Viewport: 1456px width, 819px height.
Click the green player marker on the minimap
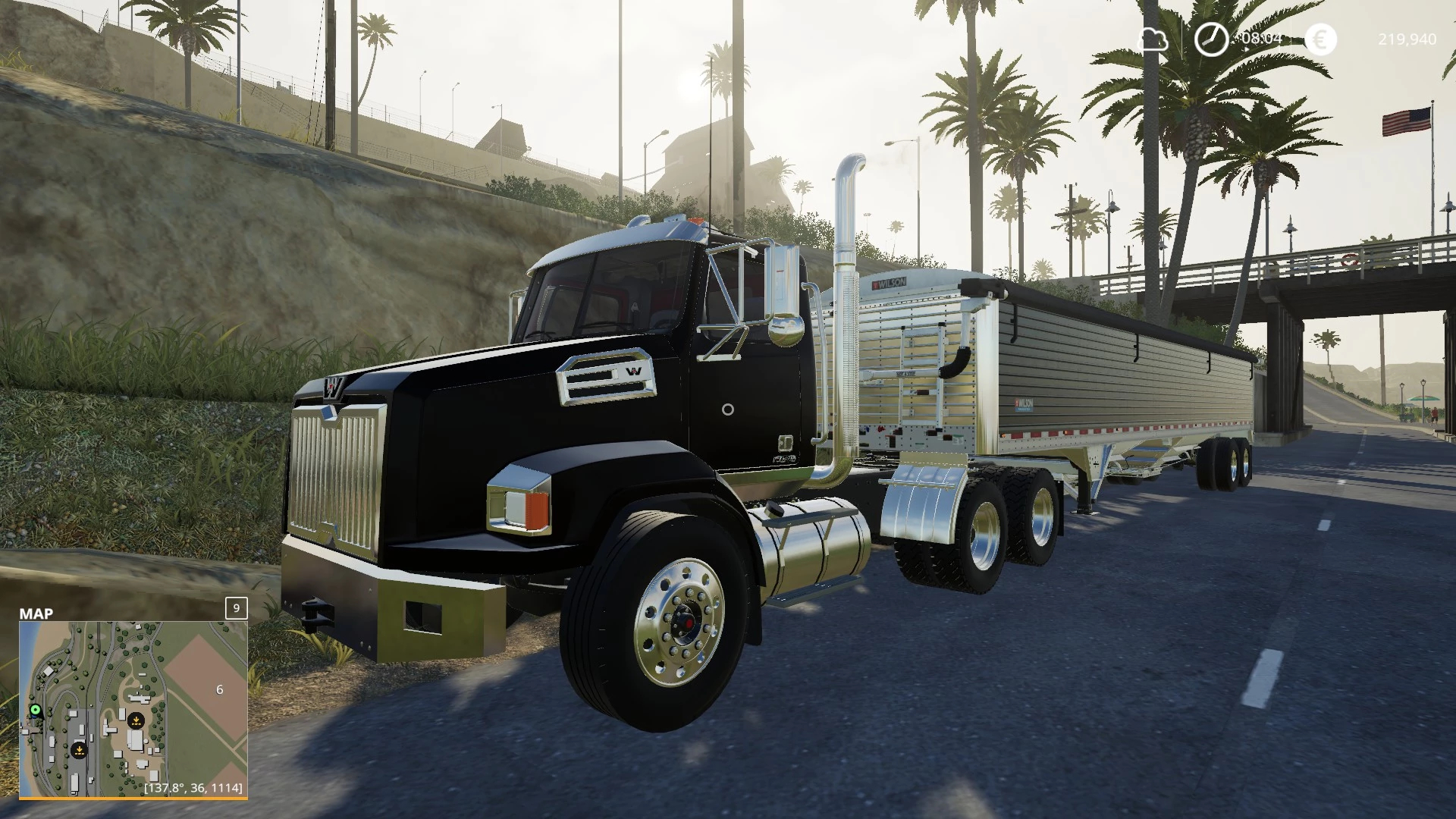point(35,710)
